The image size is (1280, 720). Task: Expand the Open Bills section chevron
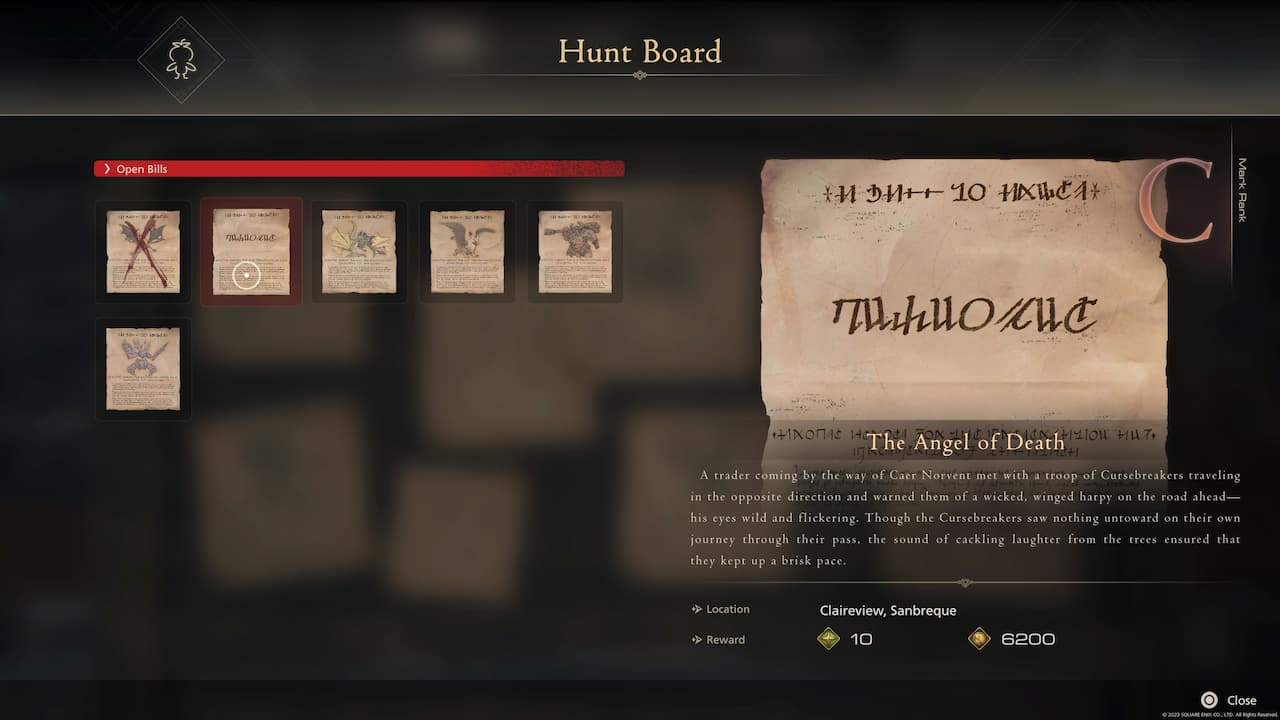point(107,168)
